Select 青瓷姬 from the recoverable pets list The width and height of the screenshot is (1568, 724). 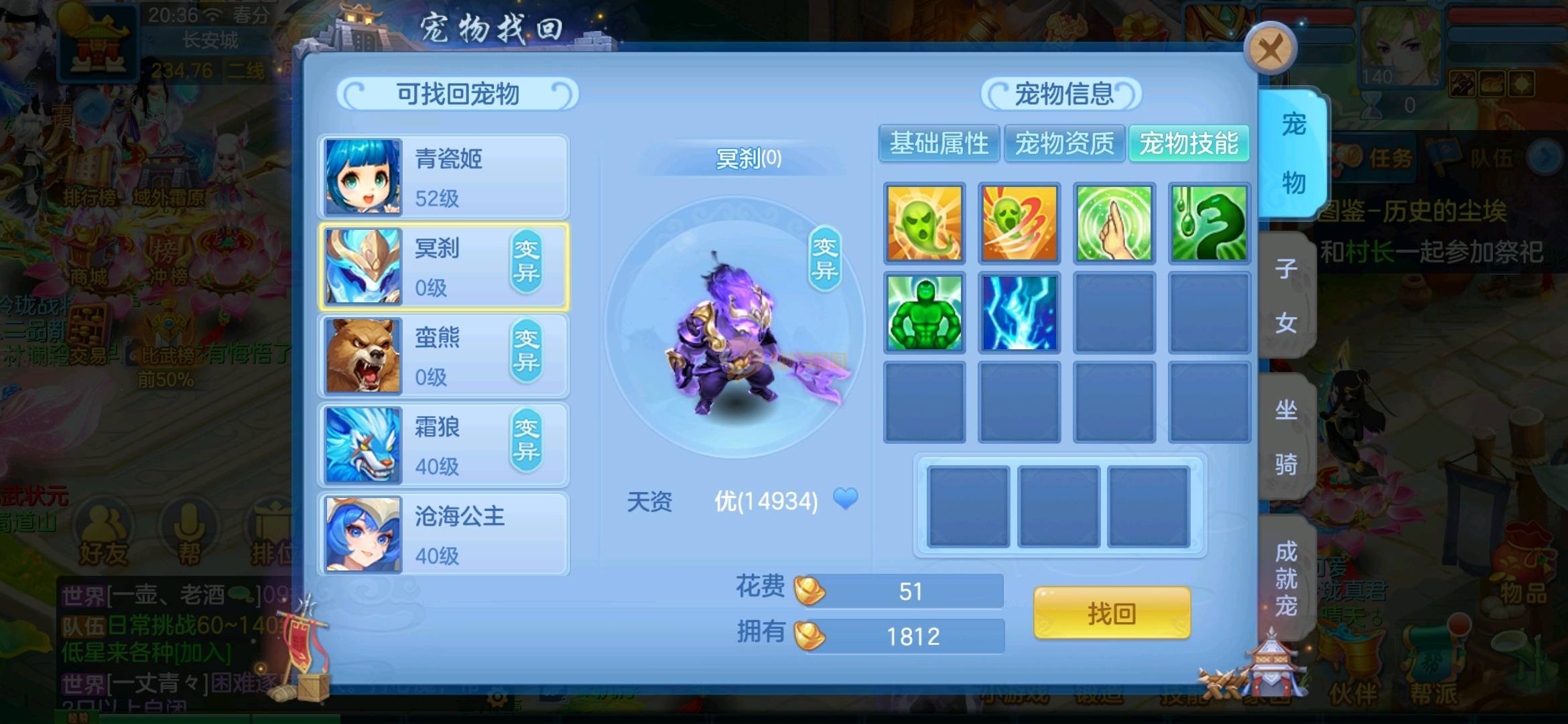pyautogui.click(x=444, y=177)
